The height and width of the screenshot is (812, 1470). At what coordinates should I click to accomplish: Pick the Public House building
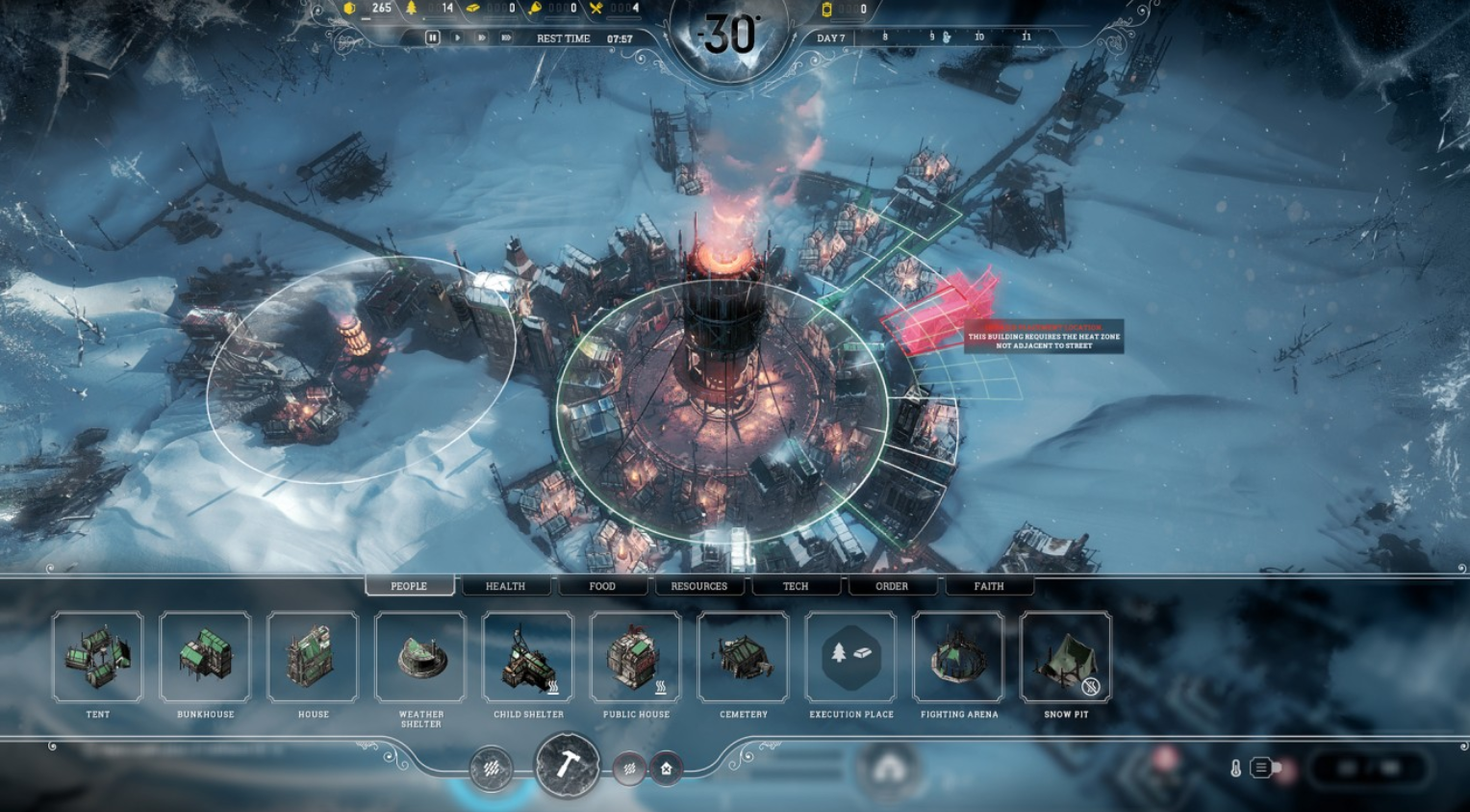pyautogui.click(x=636, y=657)
